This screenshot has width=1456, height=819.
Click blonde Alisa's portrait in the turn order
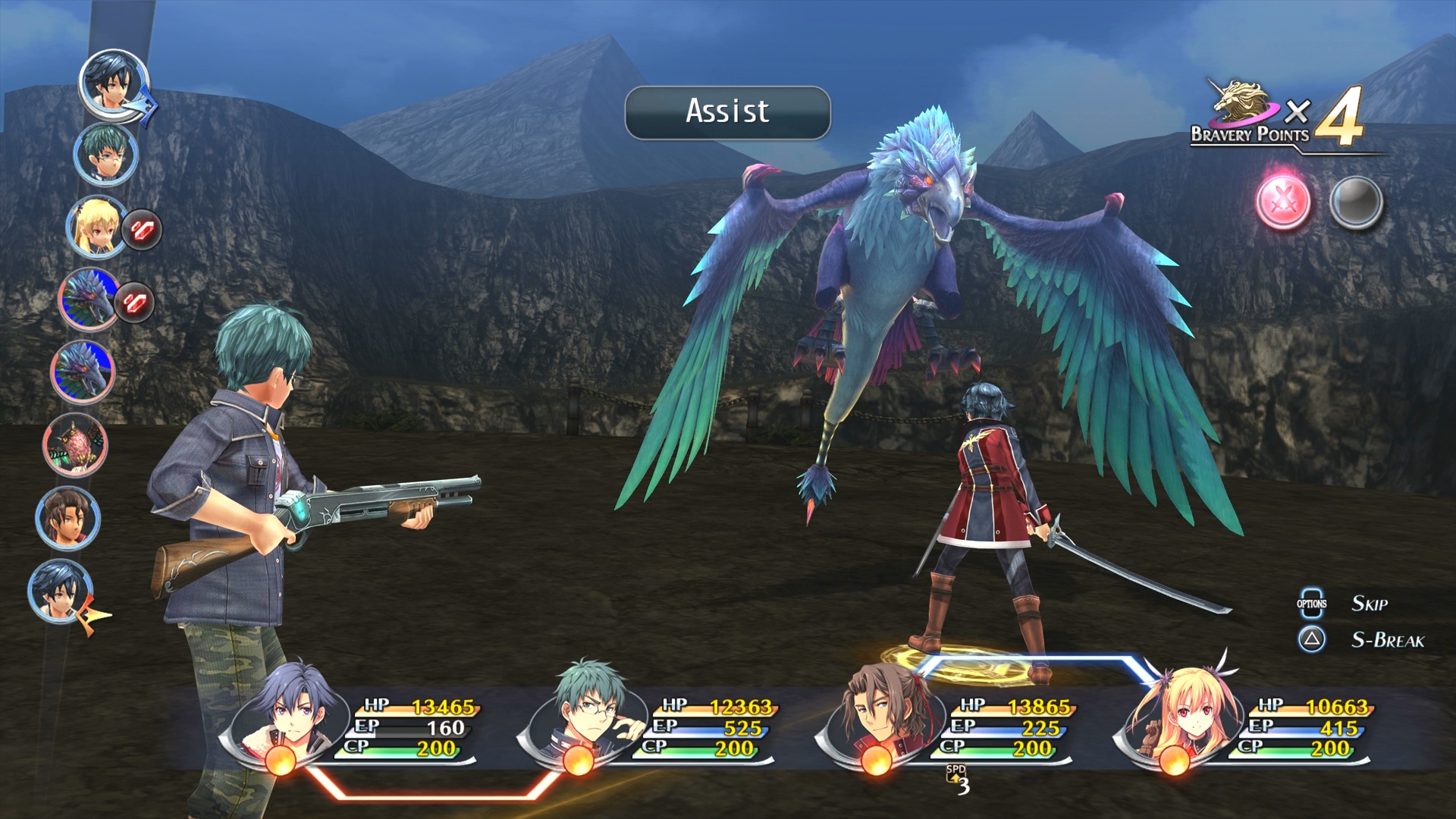point(97,227)
